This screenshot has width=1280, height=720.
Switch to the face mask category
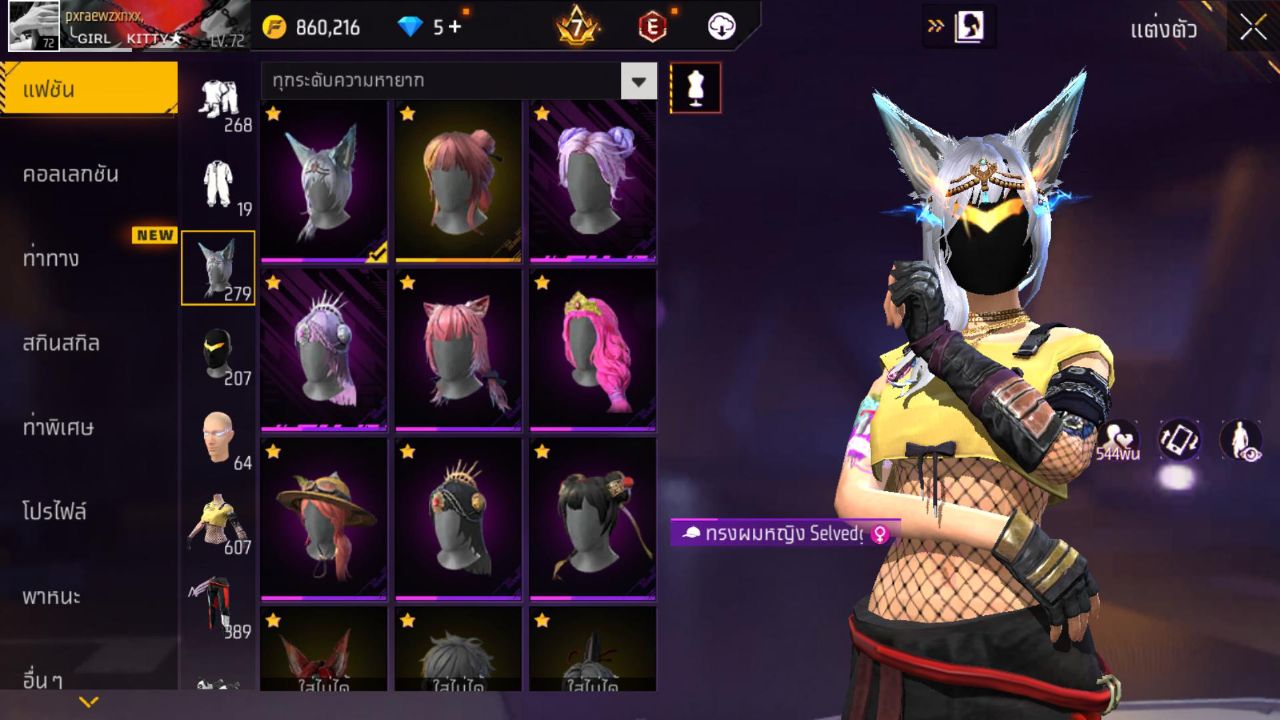pyautogui.click(x=218, y=355)
